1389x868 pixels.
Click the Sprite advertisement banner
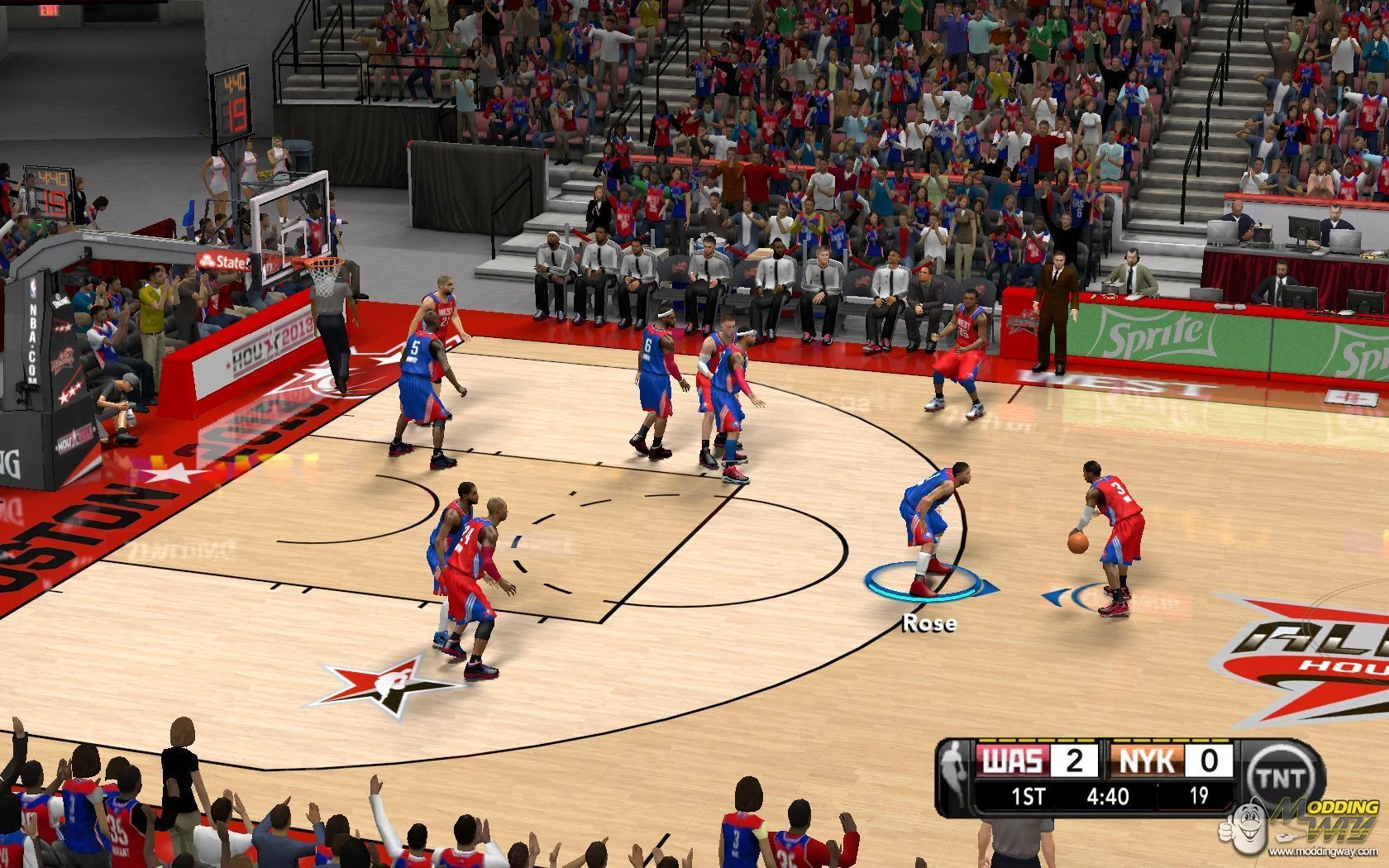[x=1153, y=335]
